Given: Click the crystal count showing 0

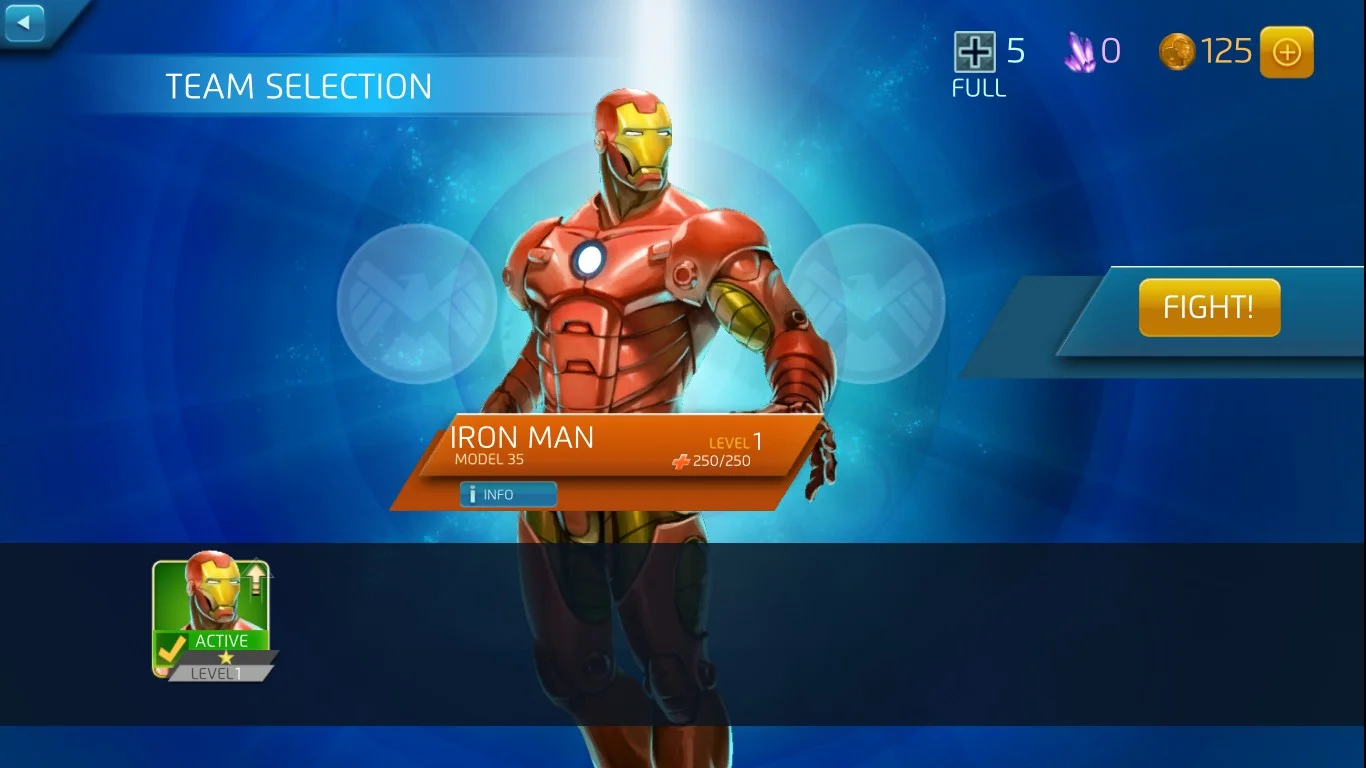Looking at the screenshot, I should click(1114, 48).
